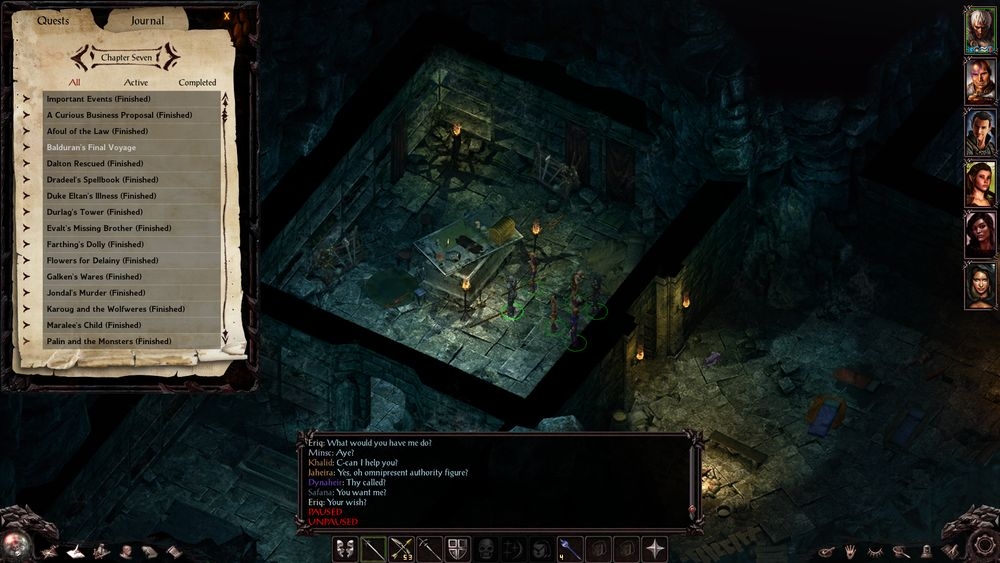Open the Karoug and the Wolfweres quest
This screenshot has width=1000, height=563.
coord(131,309)
